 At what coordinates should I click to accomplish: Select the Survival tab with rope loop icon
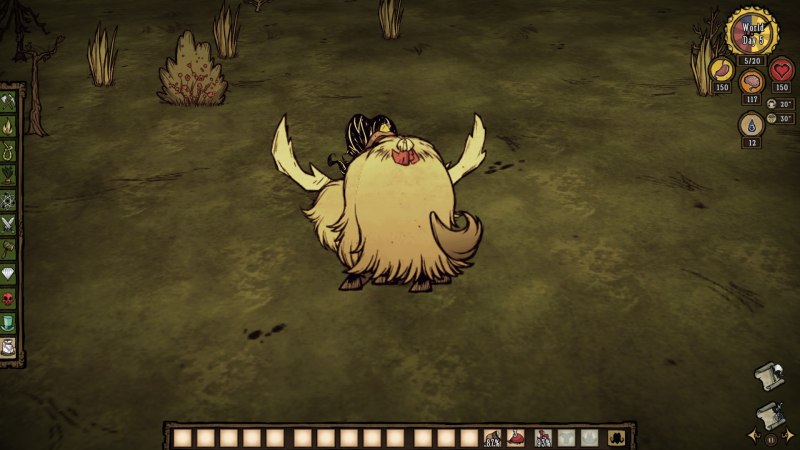(9, 151)
